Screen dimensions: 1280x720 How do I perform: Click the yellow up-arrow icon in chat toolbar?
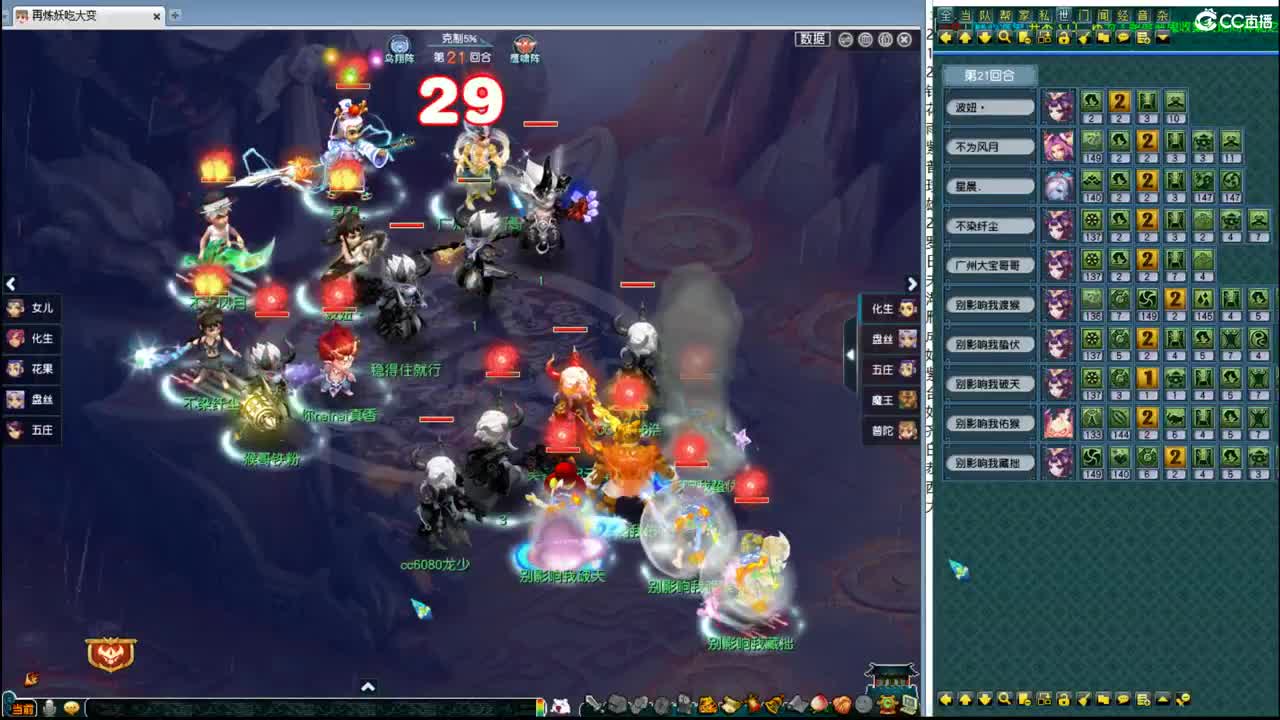pos(964,38)
